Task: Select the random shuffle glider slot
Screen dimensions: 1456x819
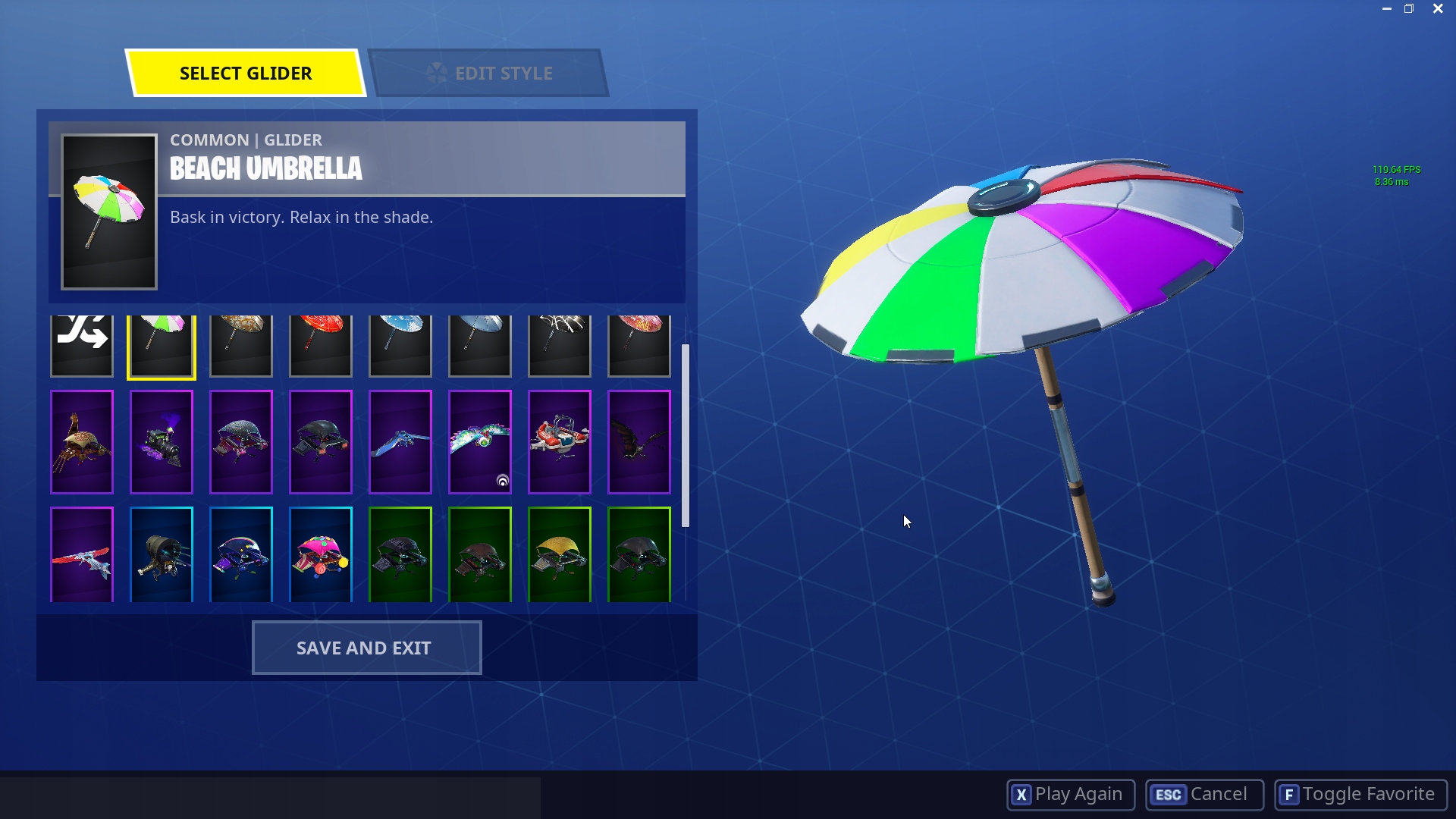Action: click(81, 345)
